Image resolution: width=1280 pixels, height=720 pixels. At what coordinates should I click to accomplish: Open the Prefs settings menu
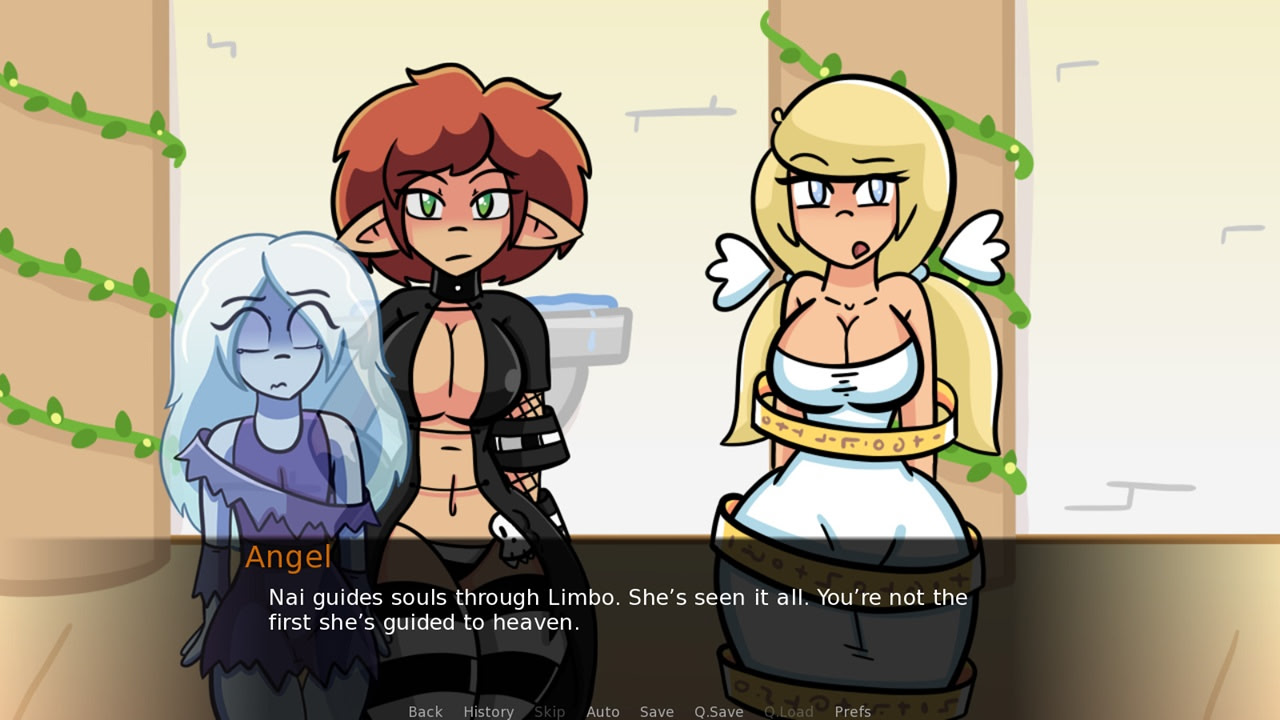(x=853, y=711)
